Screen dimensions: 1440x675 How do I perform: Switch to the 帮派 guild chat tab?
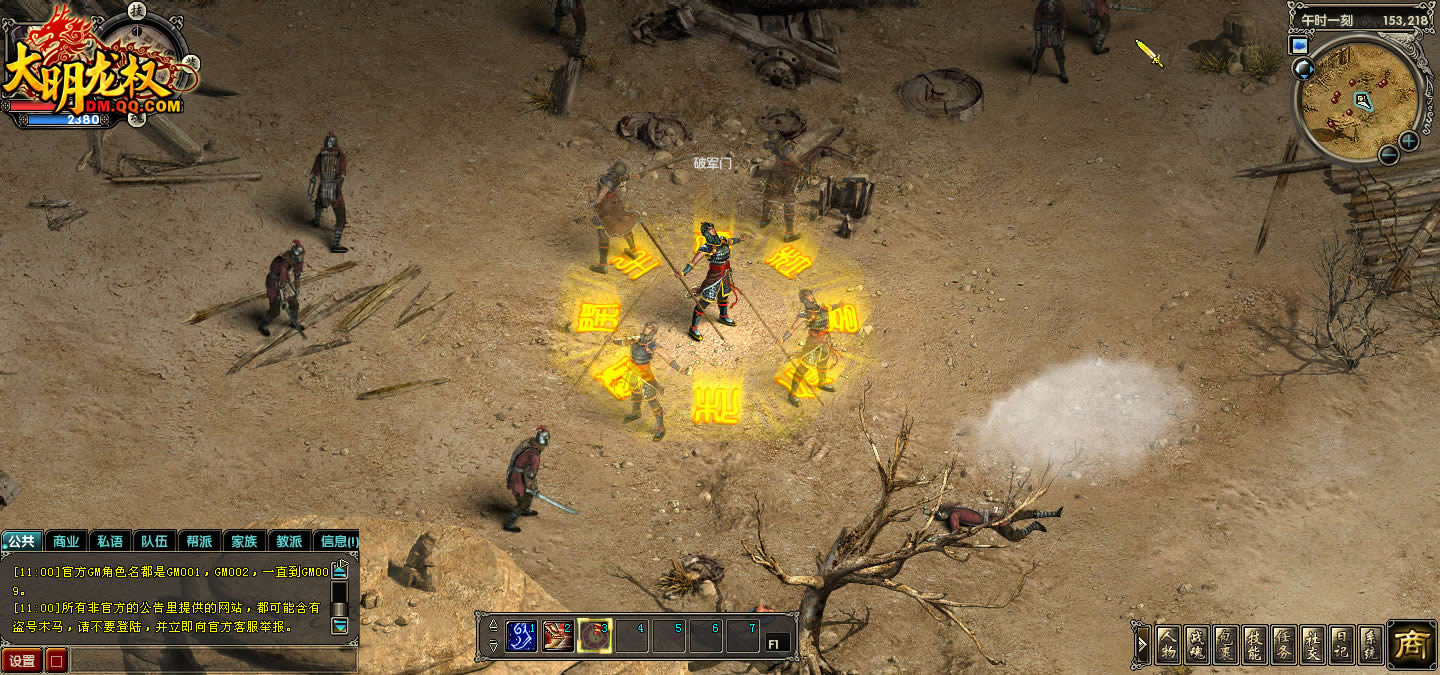click(199, 541)
